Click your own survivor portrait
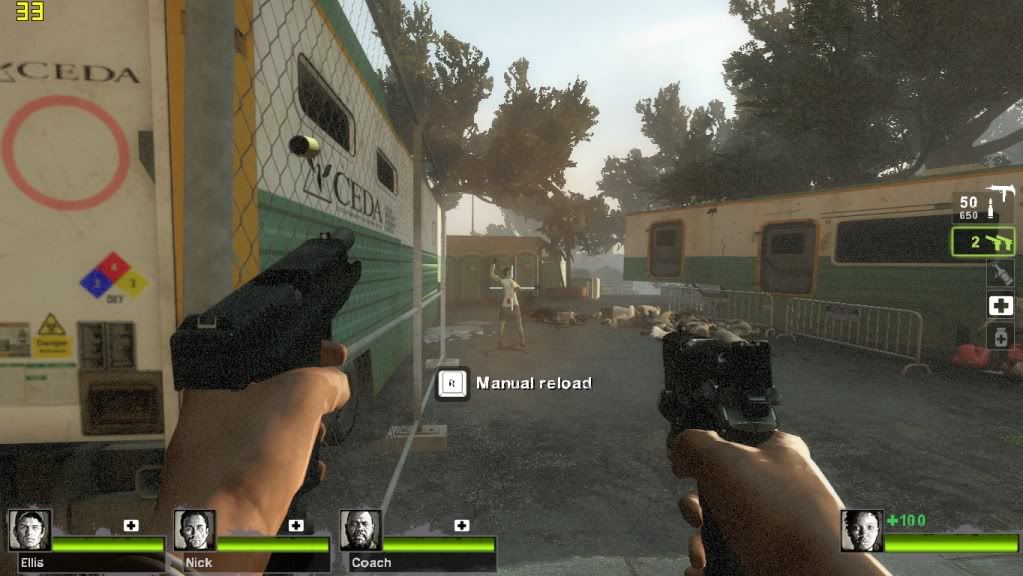This screenshot has width=1023, height=576. (x=861, y=530)
